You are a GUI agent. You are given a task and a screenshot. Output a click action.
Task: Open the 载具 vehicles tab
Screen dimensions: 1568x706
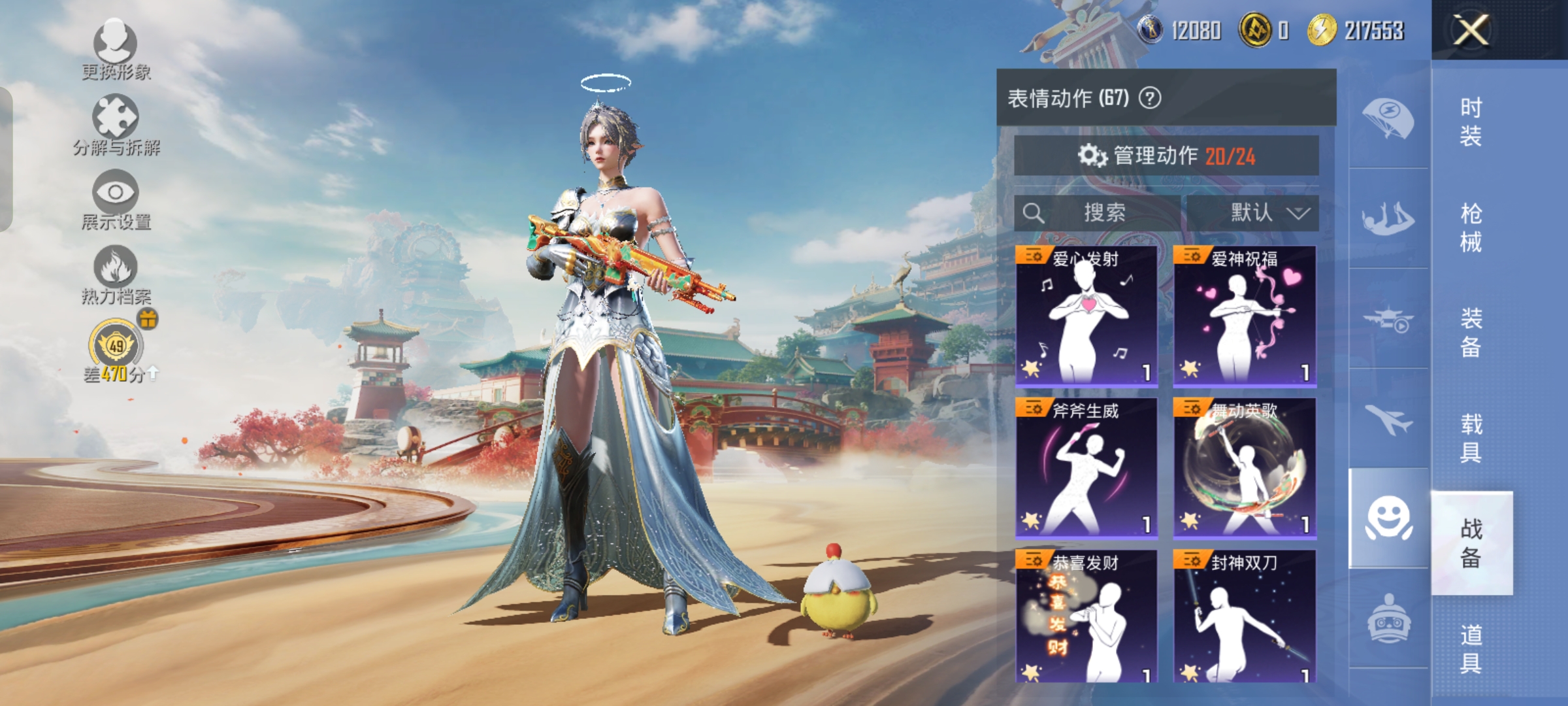(1471, 438)
